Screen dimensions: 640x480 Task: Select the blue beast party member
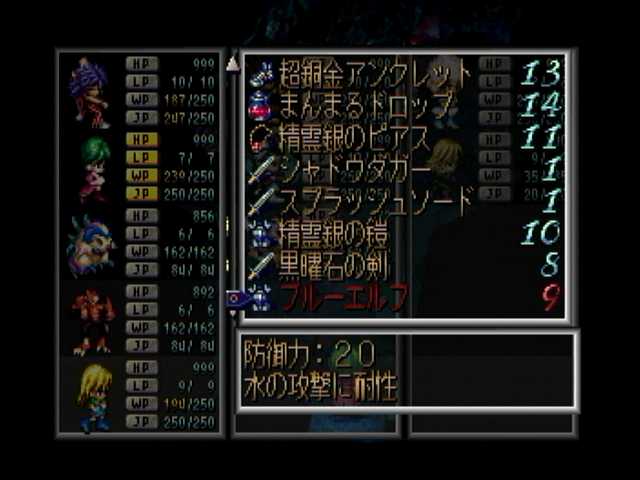90,245
